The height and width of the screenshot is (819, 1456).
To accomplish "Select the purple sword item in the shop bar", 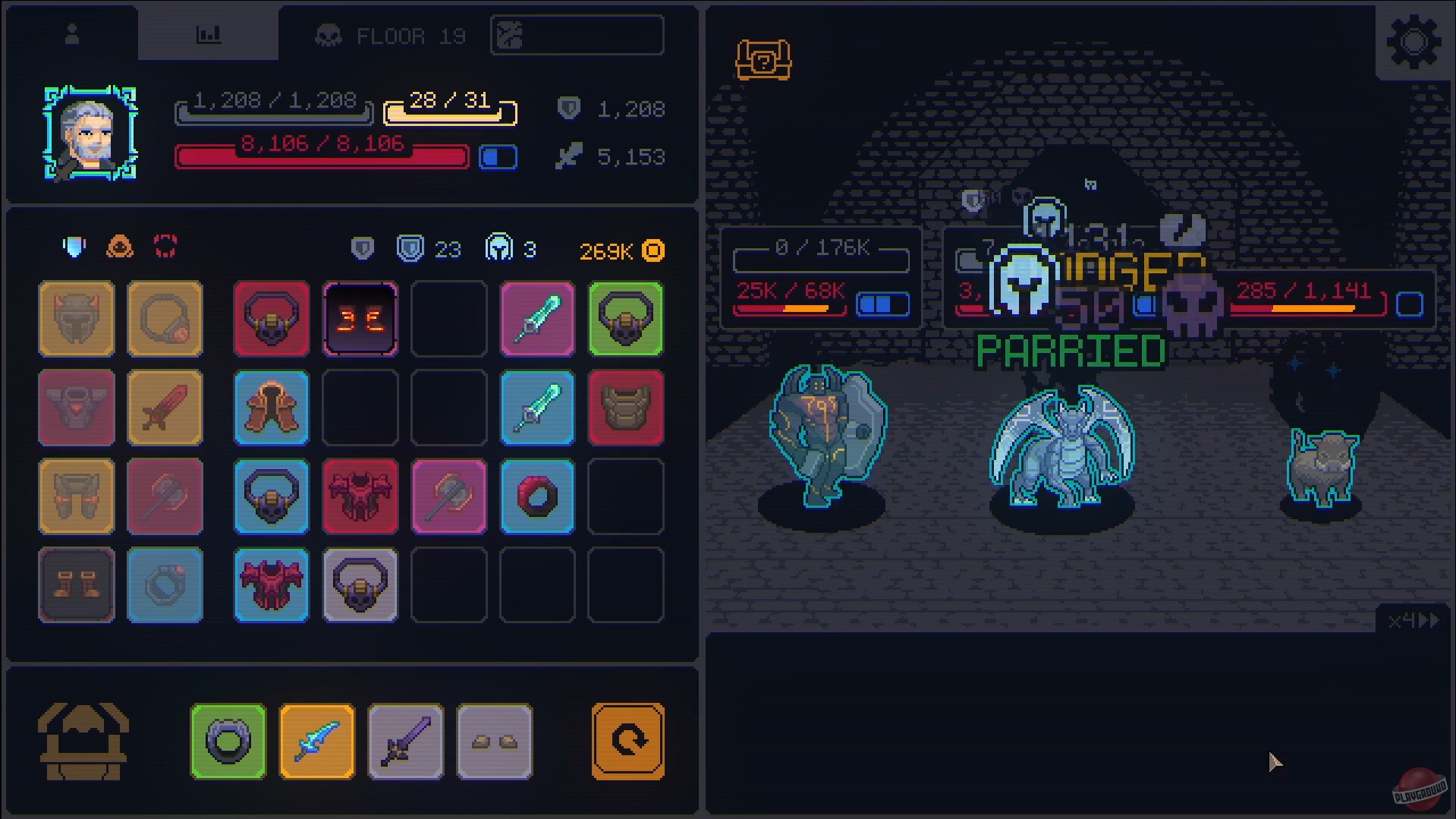I will tap(406, 741).
